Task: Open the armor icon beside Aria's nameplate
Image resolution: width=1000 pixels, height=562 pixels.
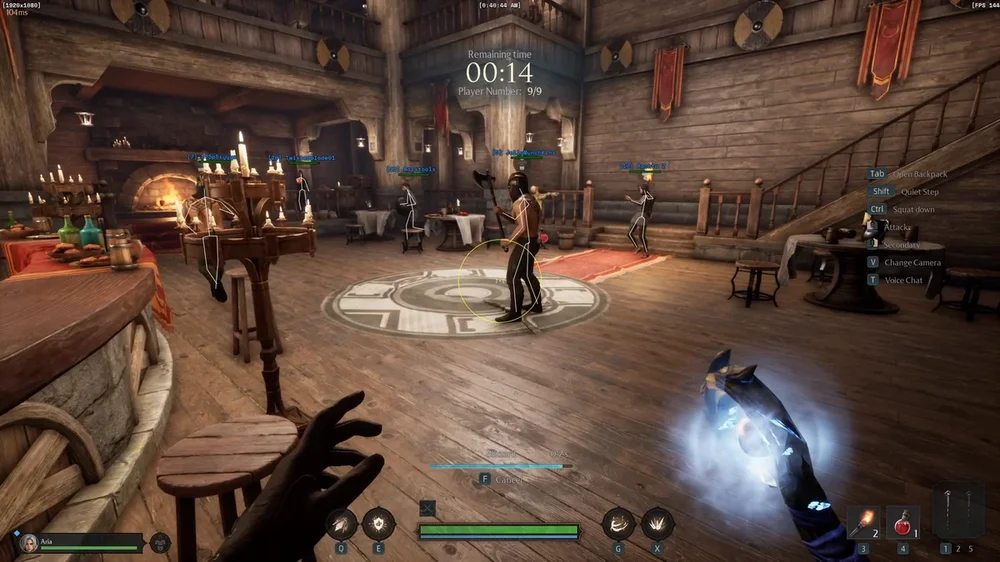Action: (159, 543)
